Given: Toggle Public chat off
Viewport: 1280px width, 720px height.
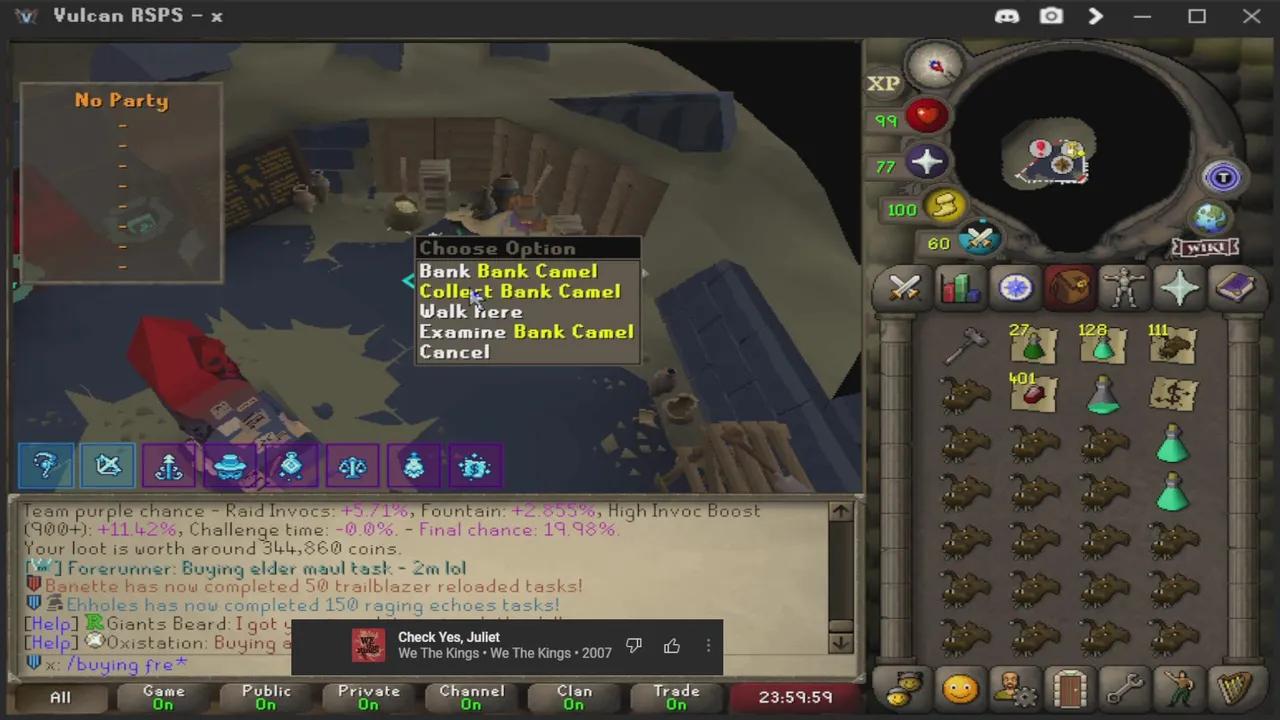Looking at the screenshot, I should pyautogui.click(x=265, y=696).
